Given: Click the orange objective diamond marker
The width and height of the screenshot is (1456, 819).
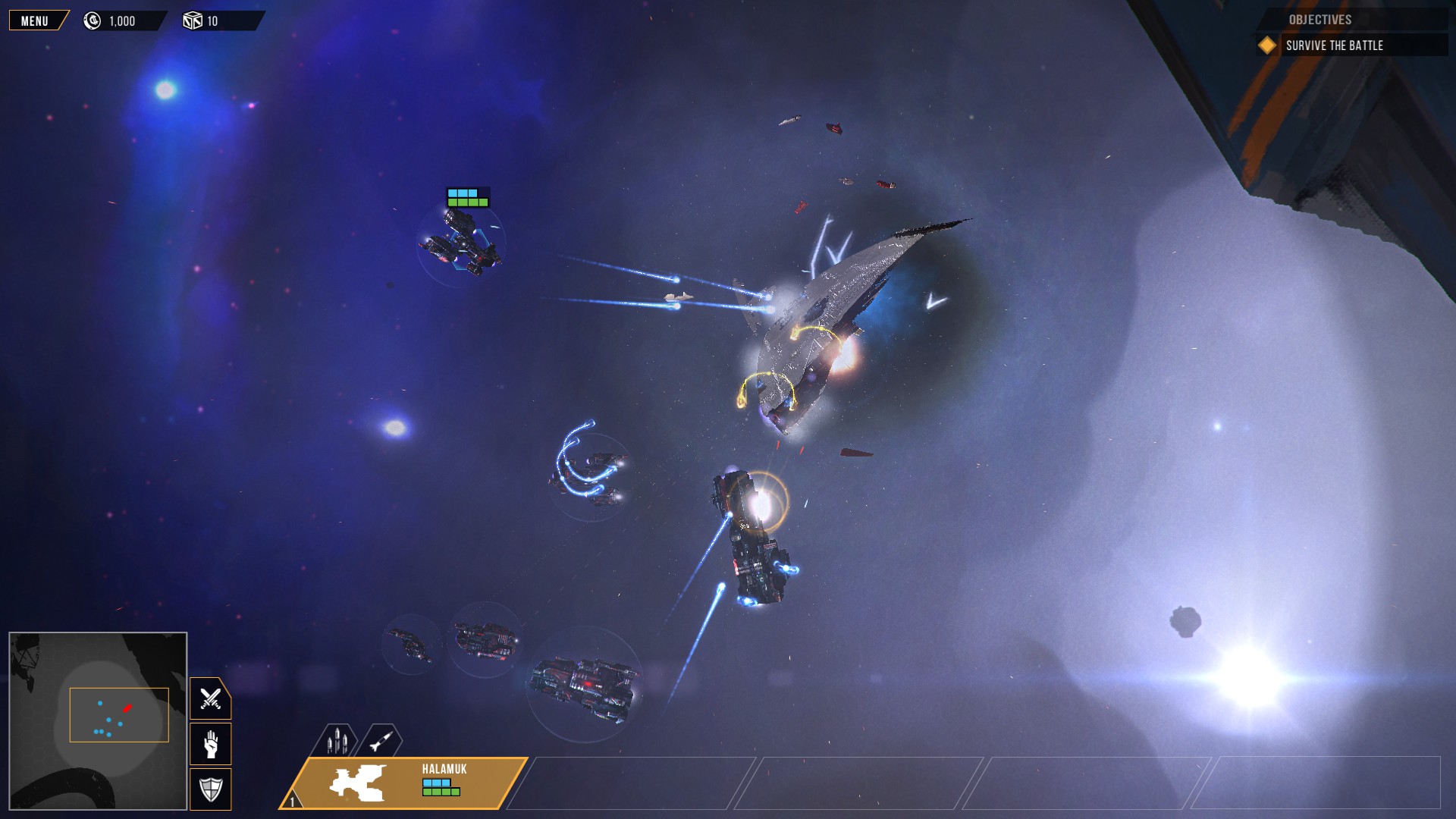Looking at the screenshot, I should [x=1269, y=45].
